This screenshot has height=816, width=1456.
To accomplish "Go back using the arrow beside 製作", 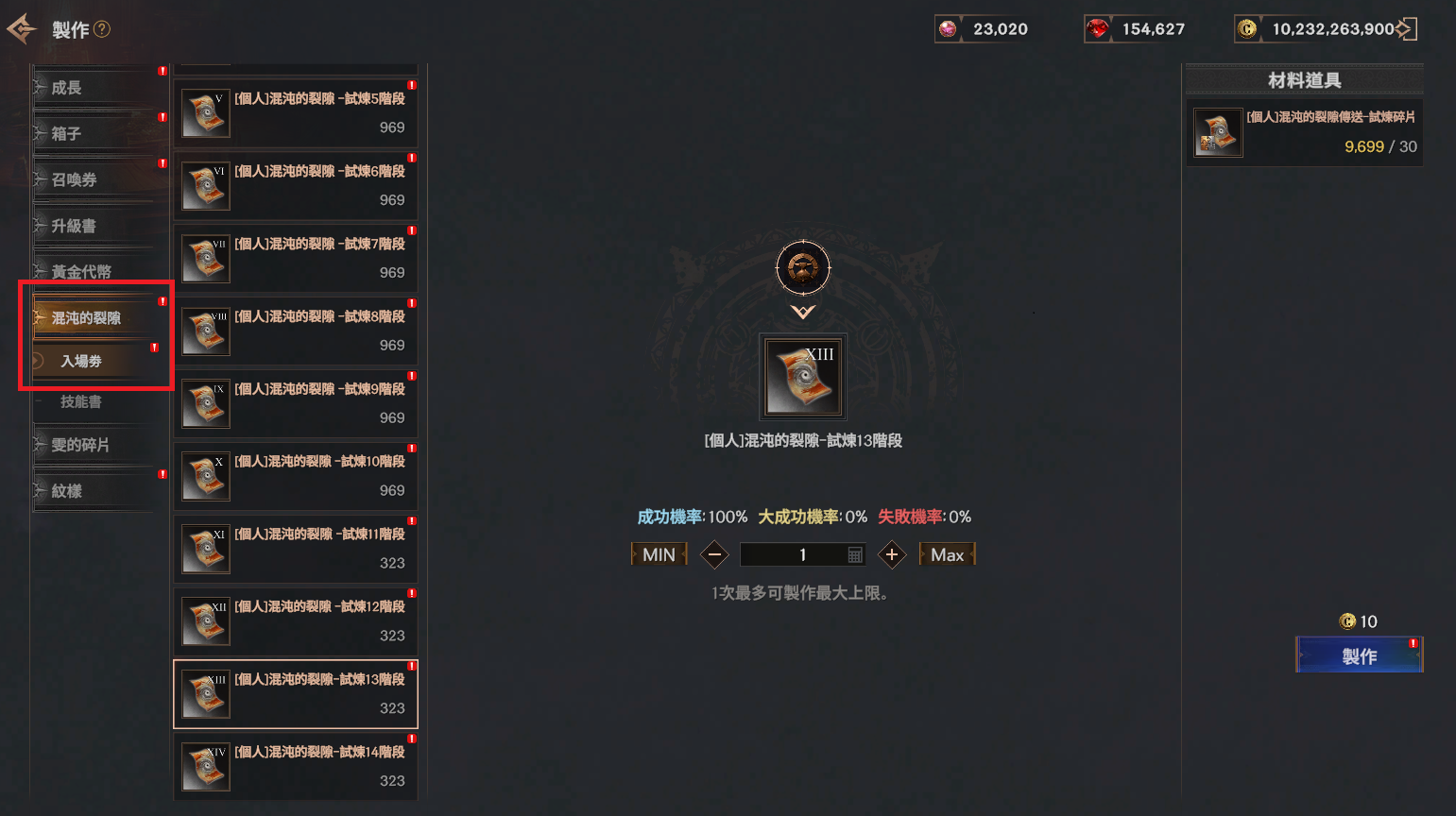I will pyautogui.click(x=21, y=29).
